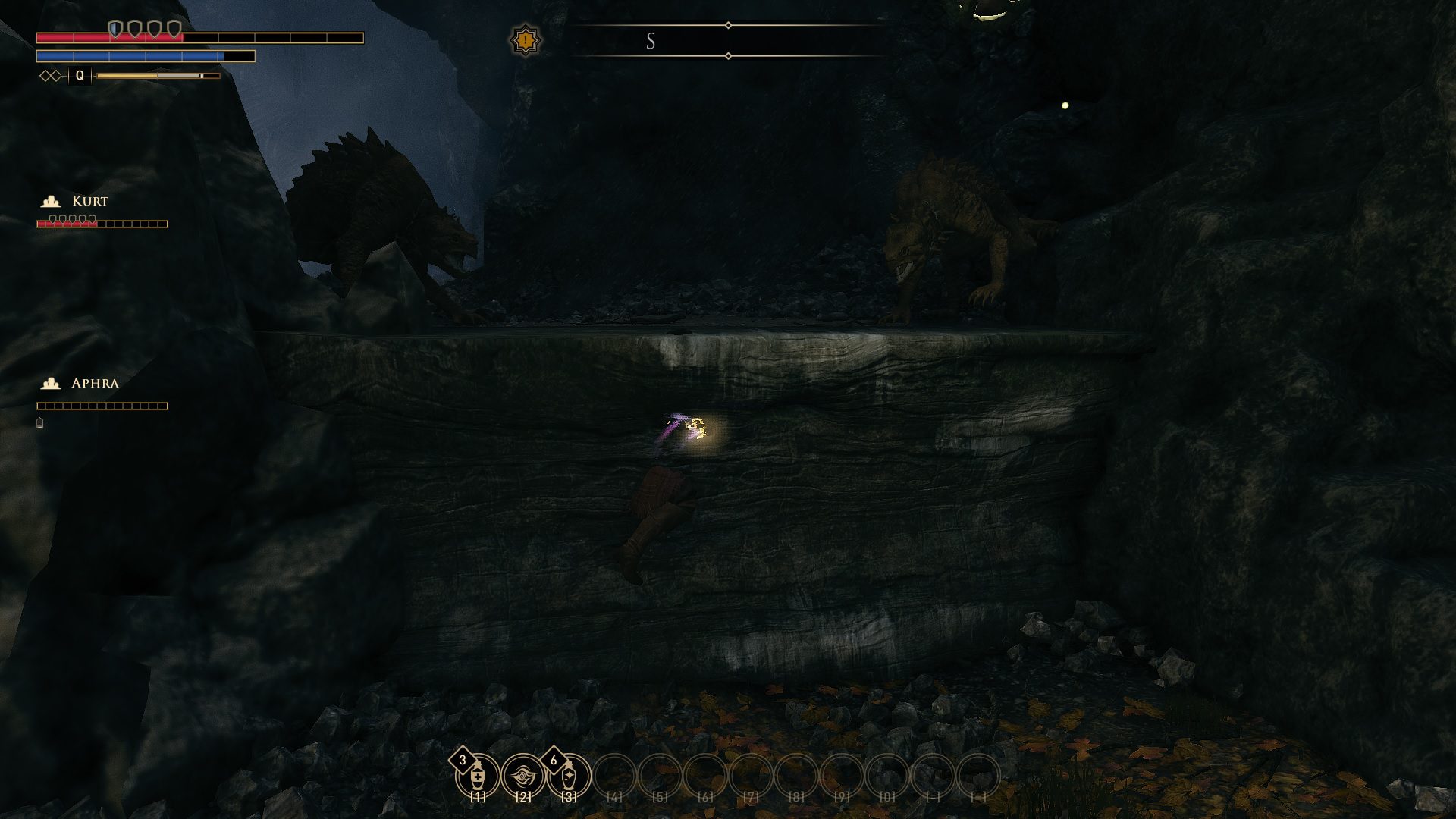This screenshot has width=1456, height=819.
Task: Activate the swirling spell in slot 2
Action: point(523,777)
